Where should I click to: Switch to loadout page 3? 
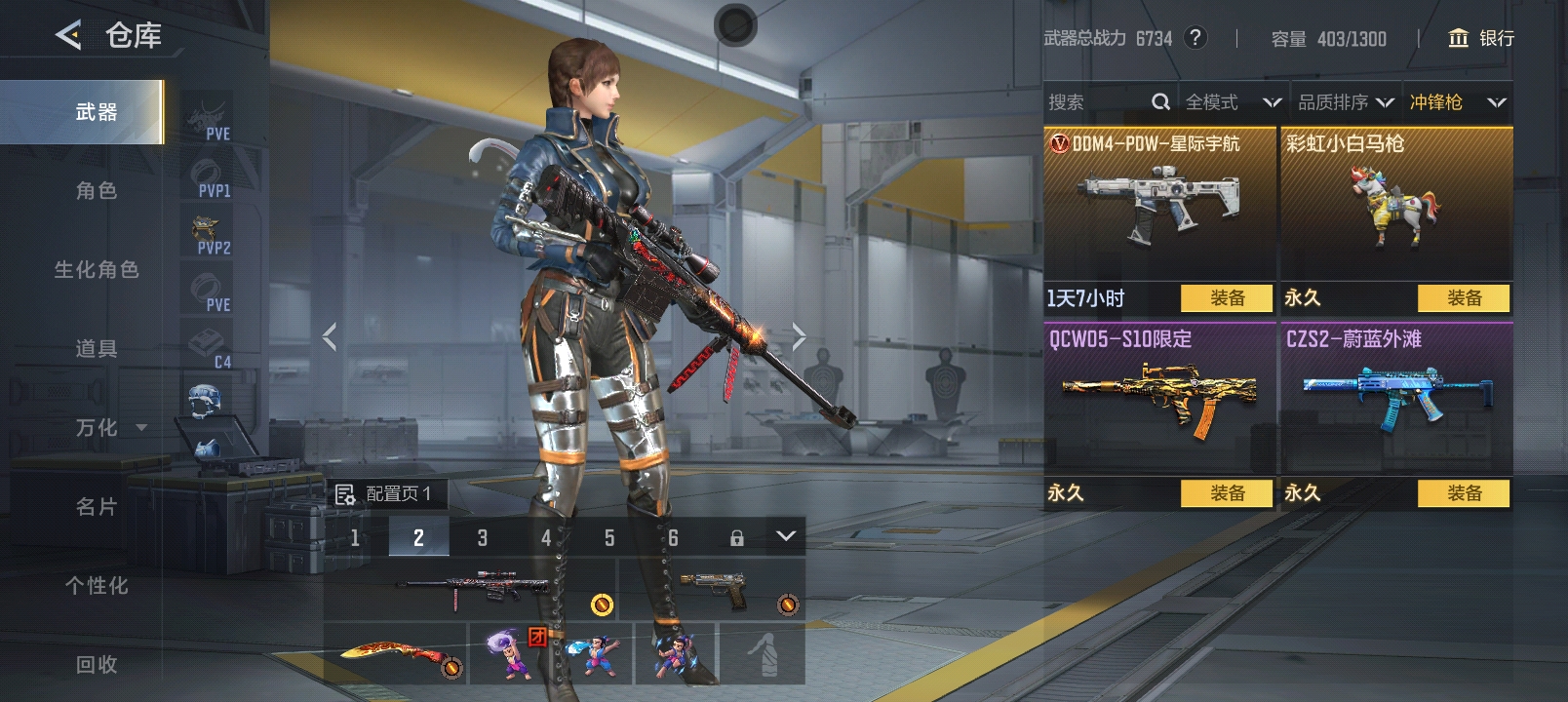483,537
